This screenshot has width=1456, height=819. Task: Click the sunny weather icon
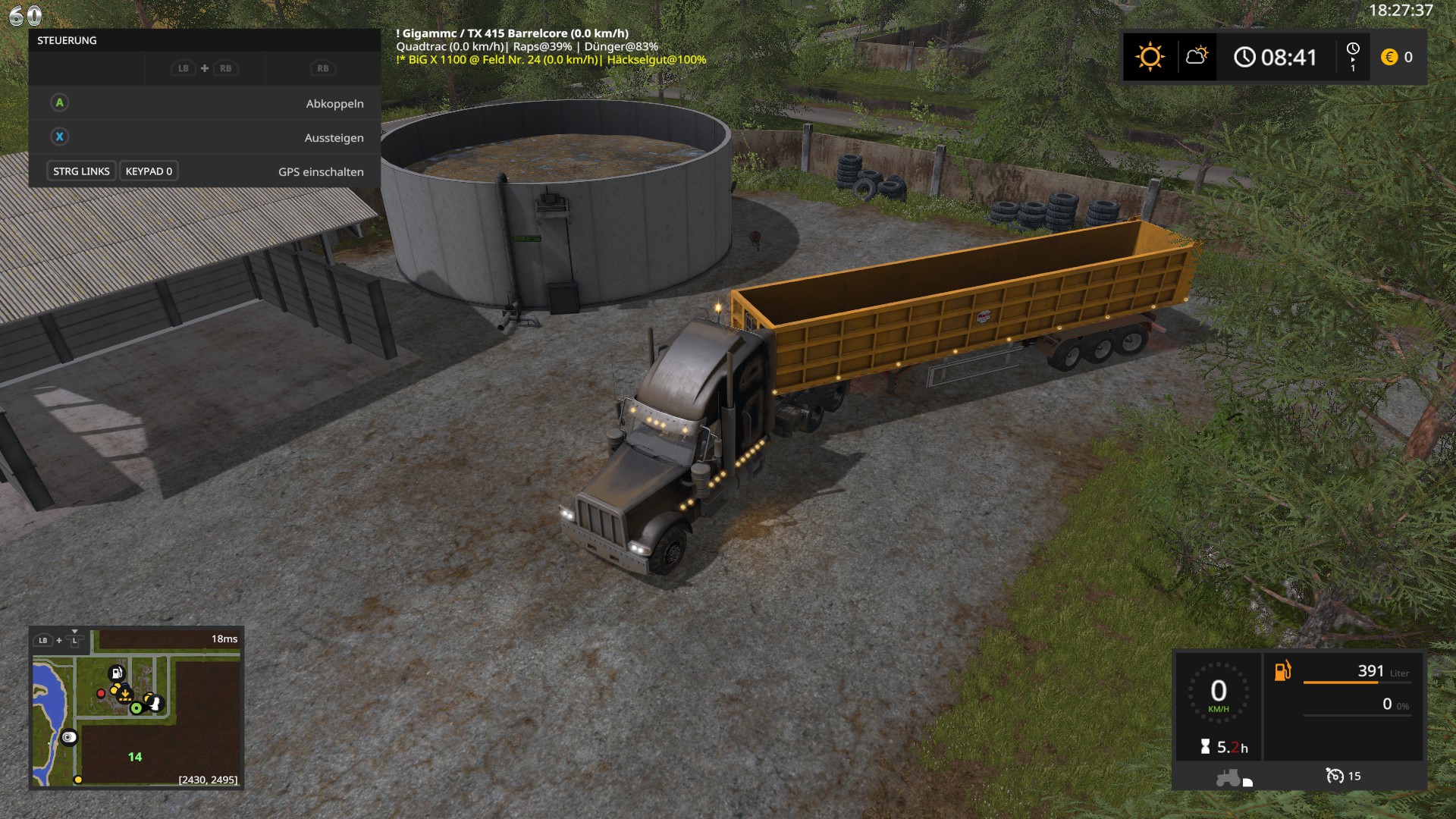[1150, 57]
